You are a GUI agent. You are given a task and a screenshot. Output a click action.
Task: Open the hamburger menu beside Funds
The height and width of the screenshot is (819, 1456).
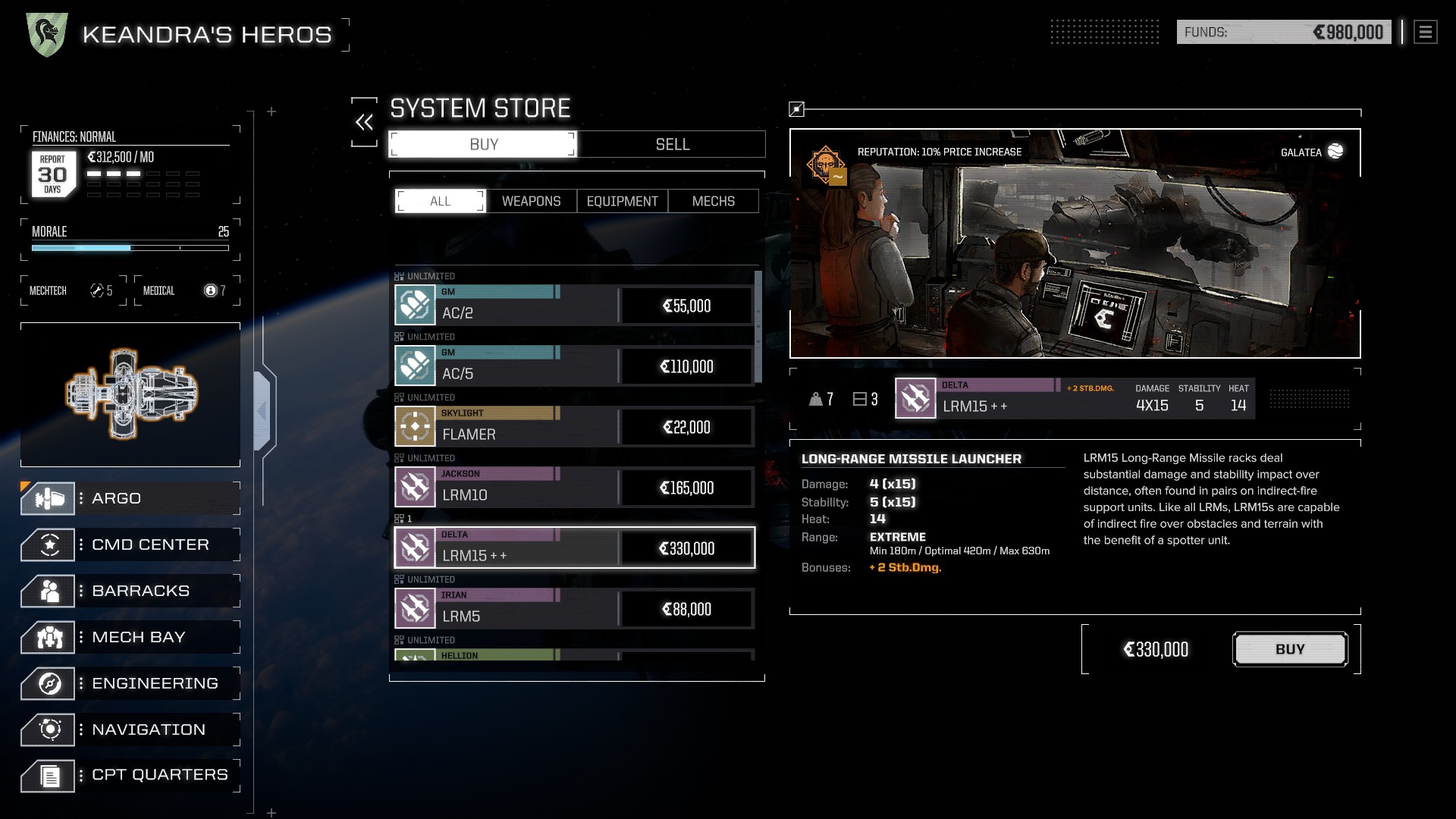click(x=1425, y=32)
